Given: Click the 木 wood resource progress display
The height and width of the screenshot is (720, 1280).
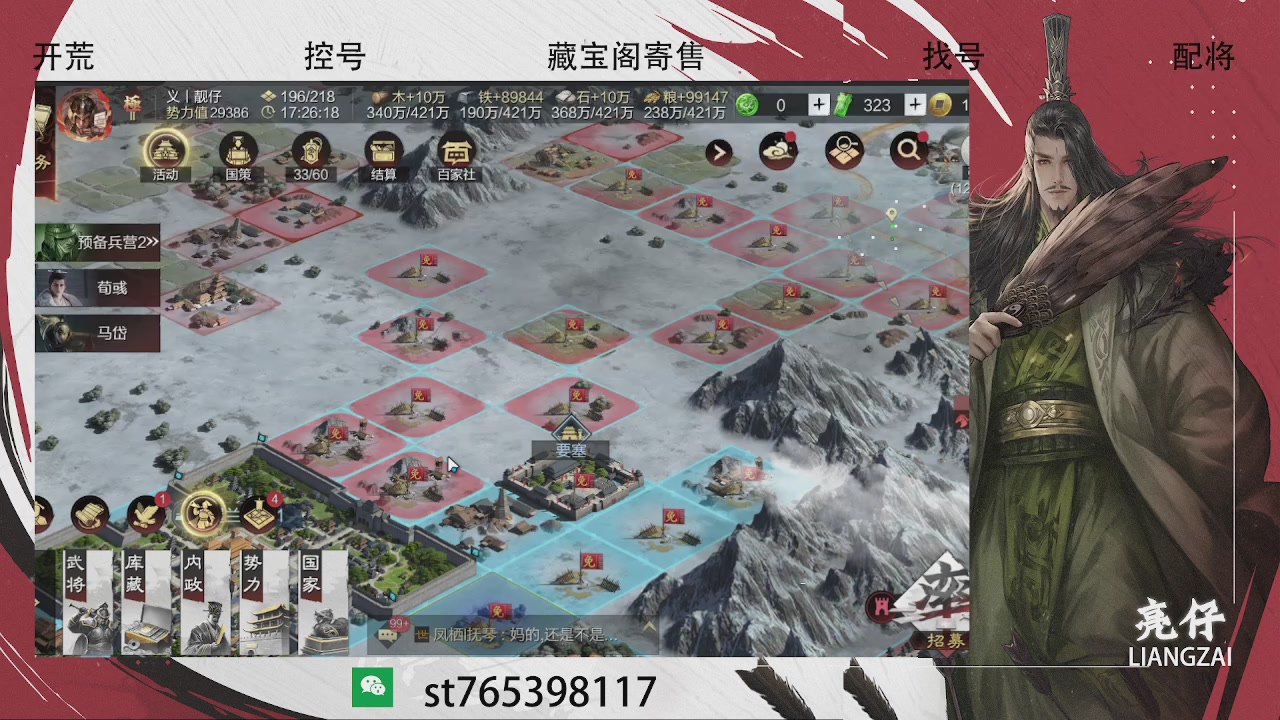Looking at the screenshot, I should click(x=405, y=105).
